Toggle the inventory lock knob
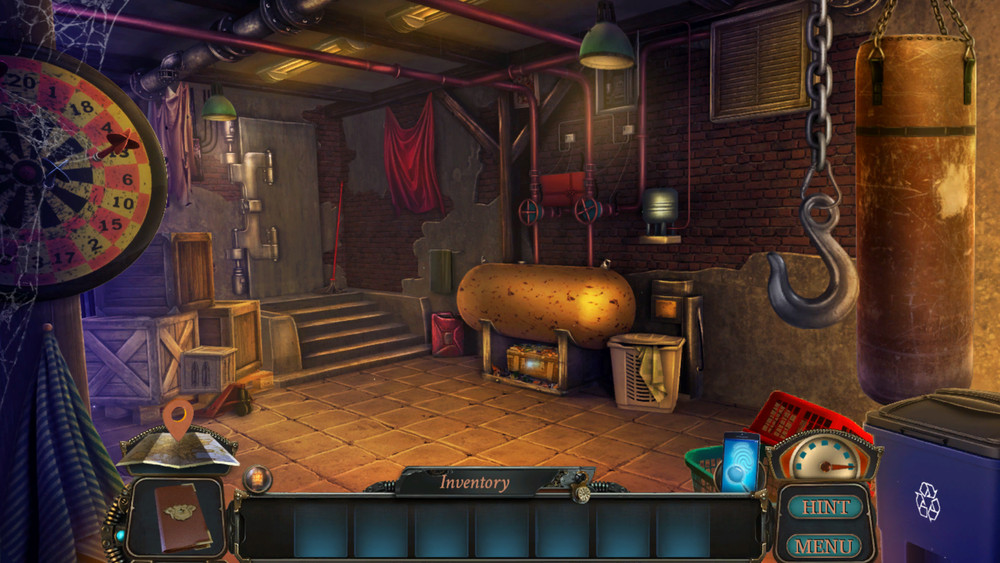Screen dimensions: 1000x563 579,490
